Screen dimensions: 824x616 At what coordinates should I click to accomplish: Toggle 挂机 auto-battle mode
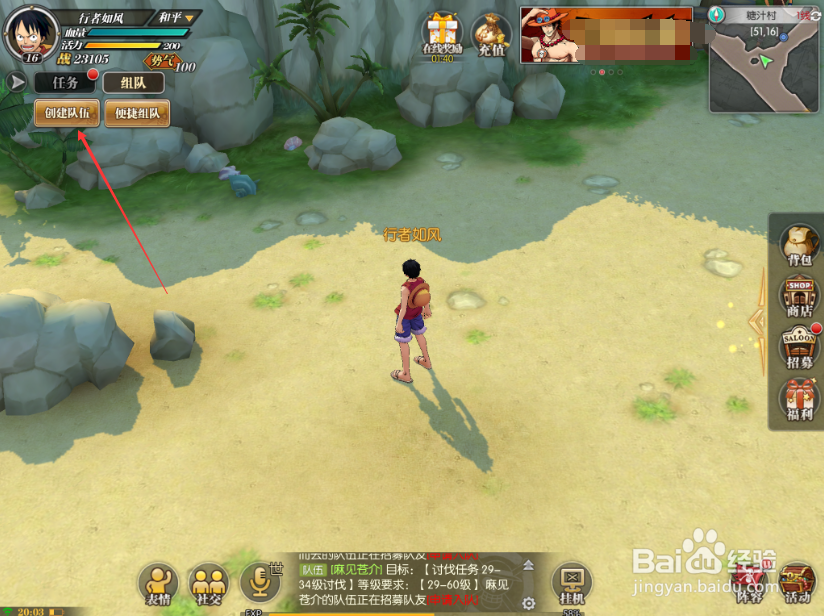click(572, 583)
